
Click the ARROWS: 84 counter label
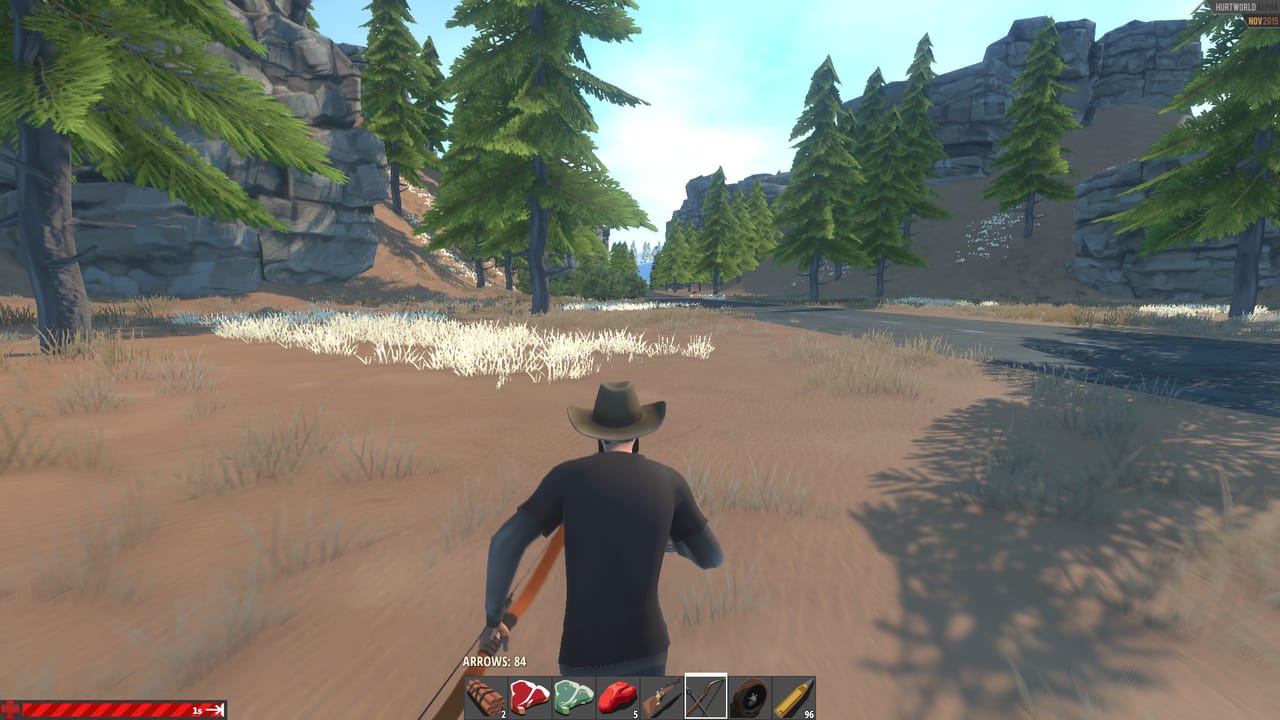(497, 661)
